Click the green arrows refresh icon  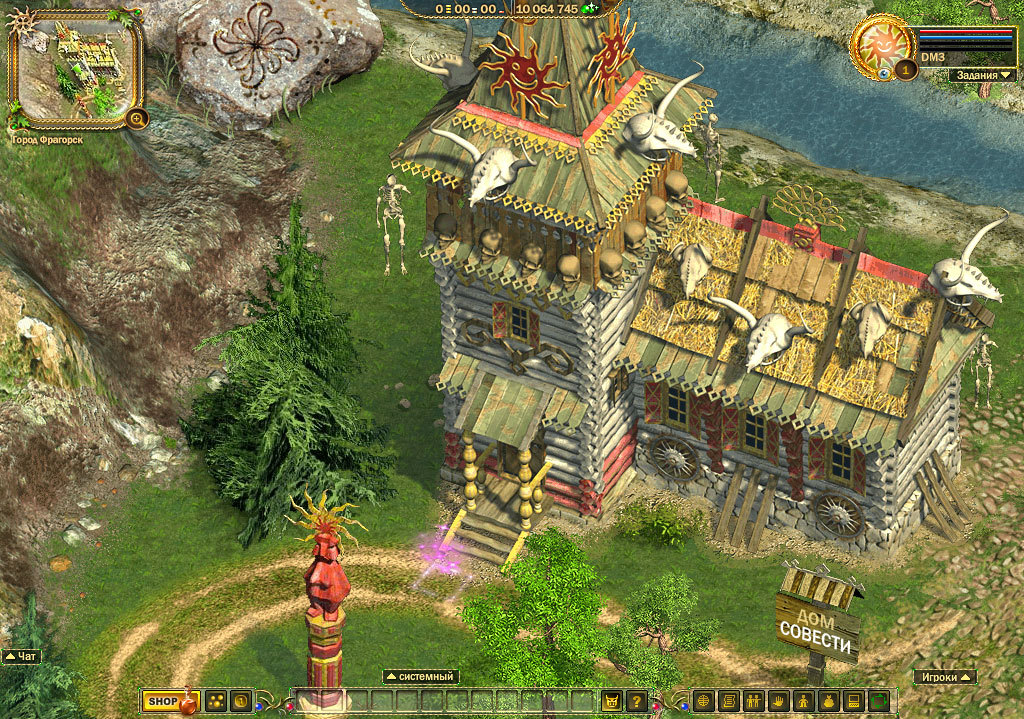(879, 702)
